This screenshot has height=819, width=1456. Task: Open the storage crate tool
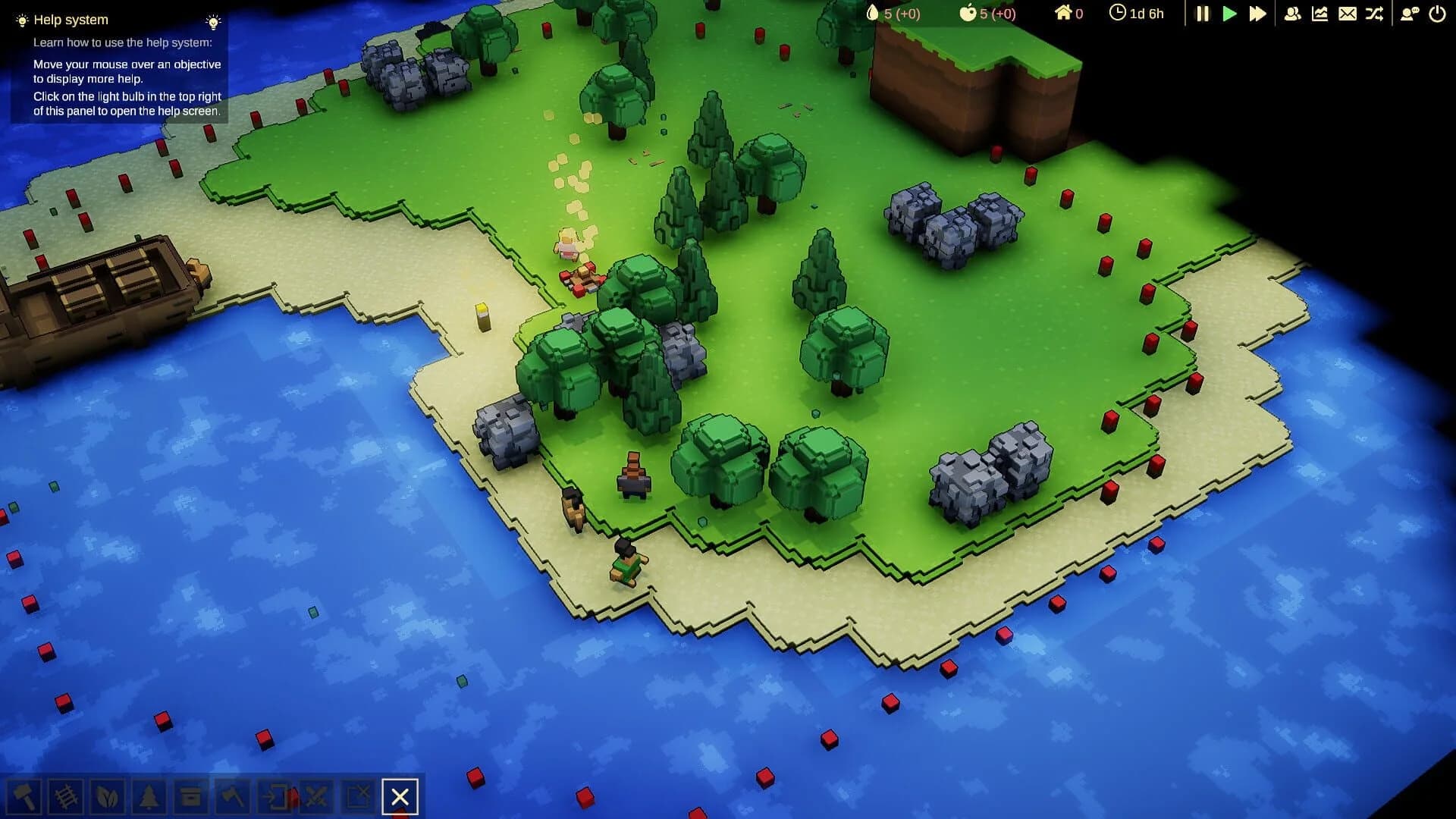(190, 797)
